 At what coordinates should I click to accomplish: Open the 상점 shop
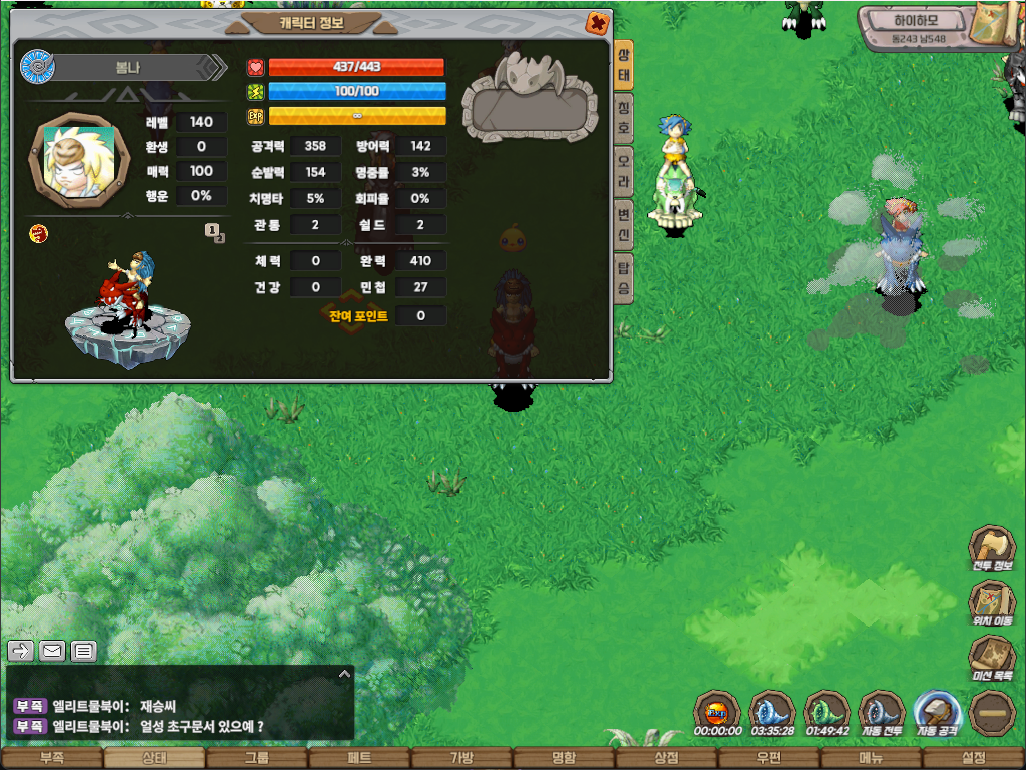(x=667, y=758)
